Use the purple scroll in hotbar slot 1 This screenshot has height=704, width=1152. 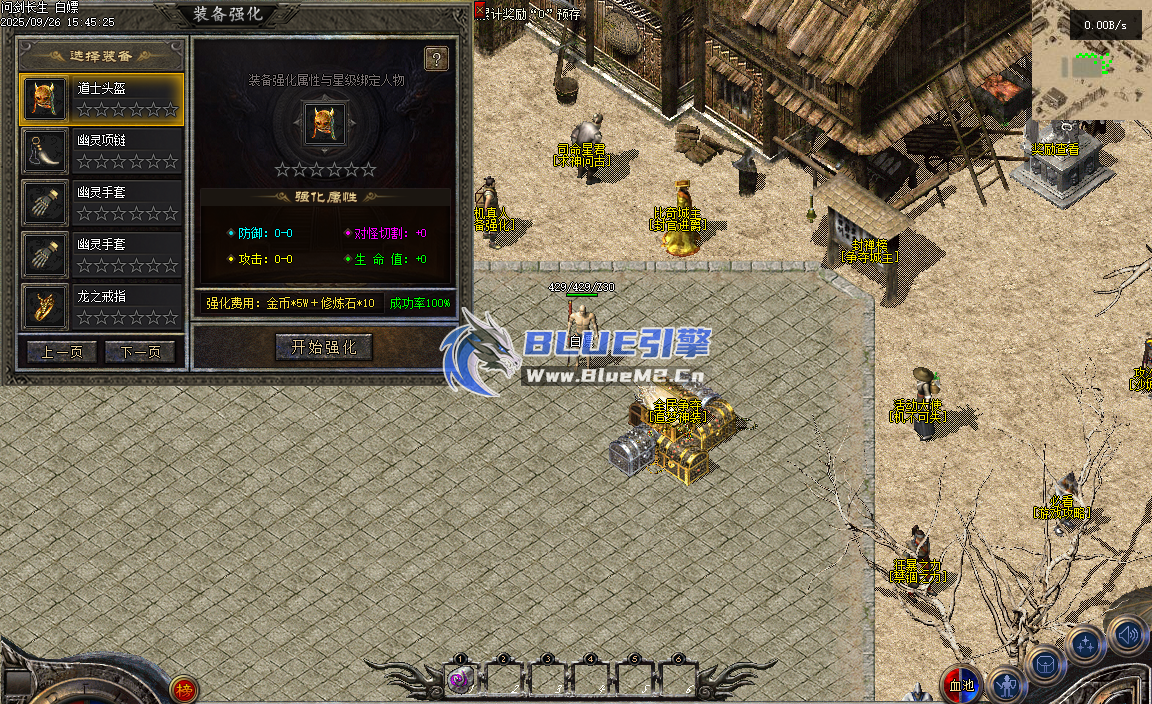[460, 680]
